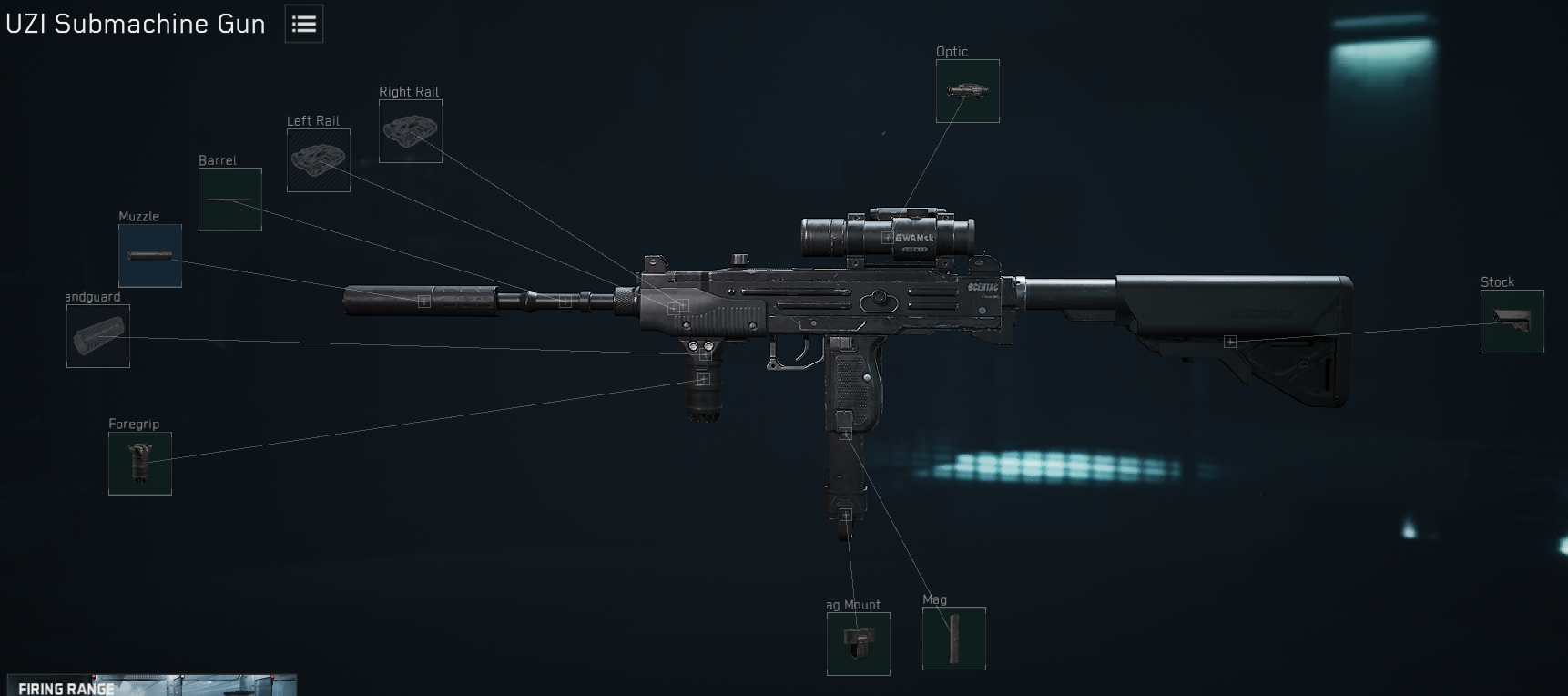The width and height of the screenshot is (1568, 696).
Task: Select the Right Rail attachment icon
Action: click(x=410, y=132)
